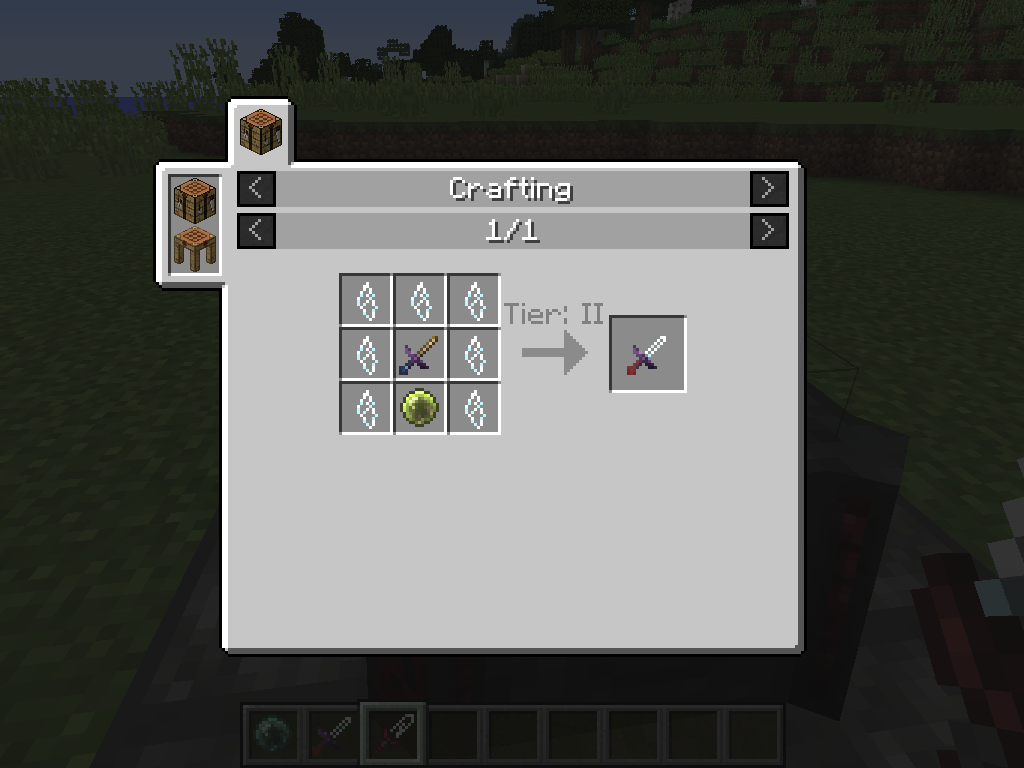
Task: Click the crafting table catalyst in side panel
Action: (194, 199)
